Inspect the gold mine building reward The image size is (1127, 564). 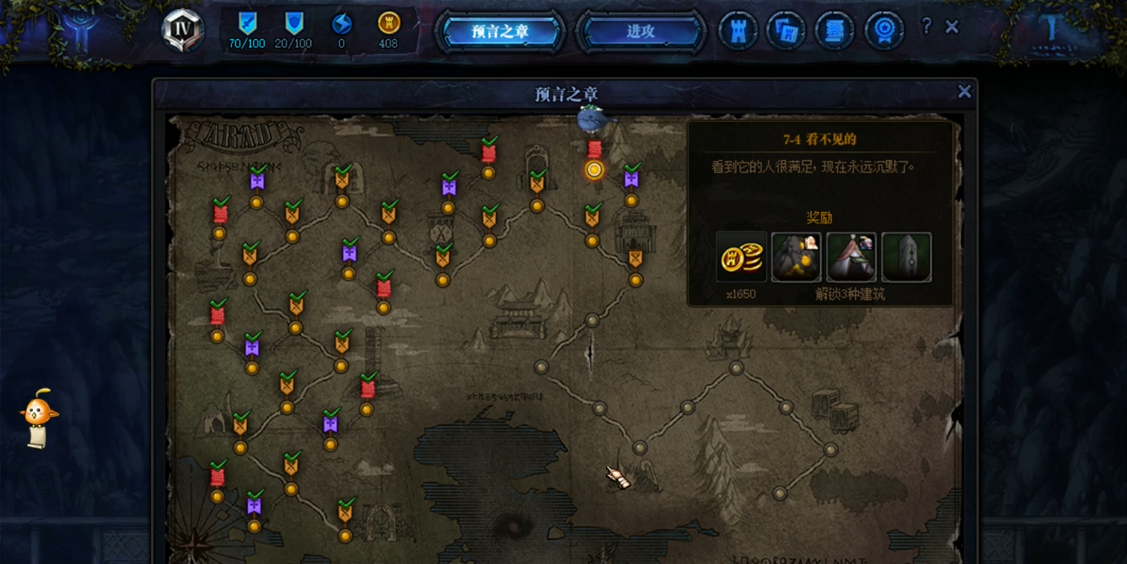pyautogui.click(x=796, y=258)
